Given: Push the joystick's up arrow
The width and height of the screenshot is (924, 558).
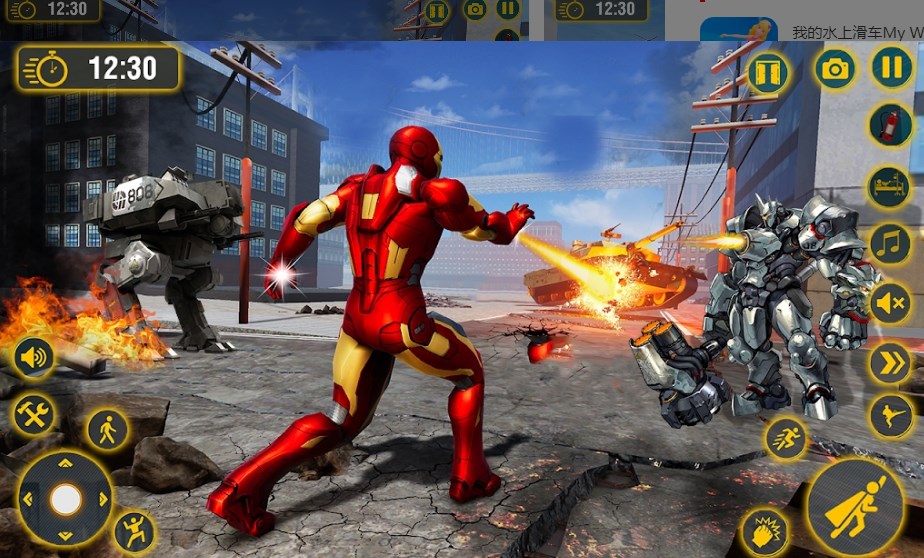Looking at the screenshot, I should pyautogui.click(x=66, y=464).
